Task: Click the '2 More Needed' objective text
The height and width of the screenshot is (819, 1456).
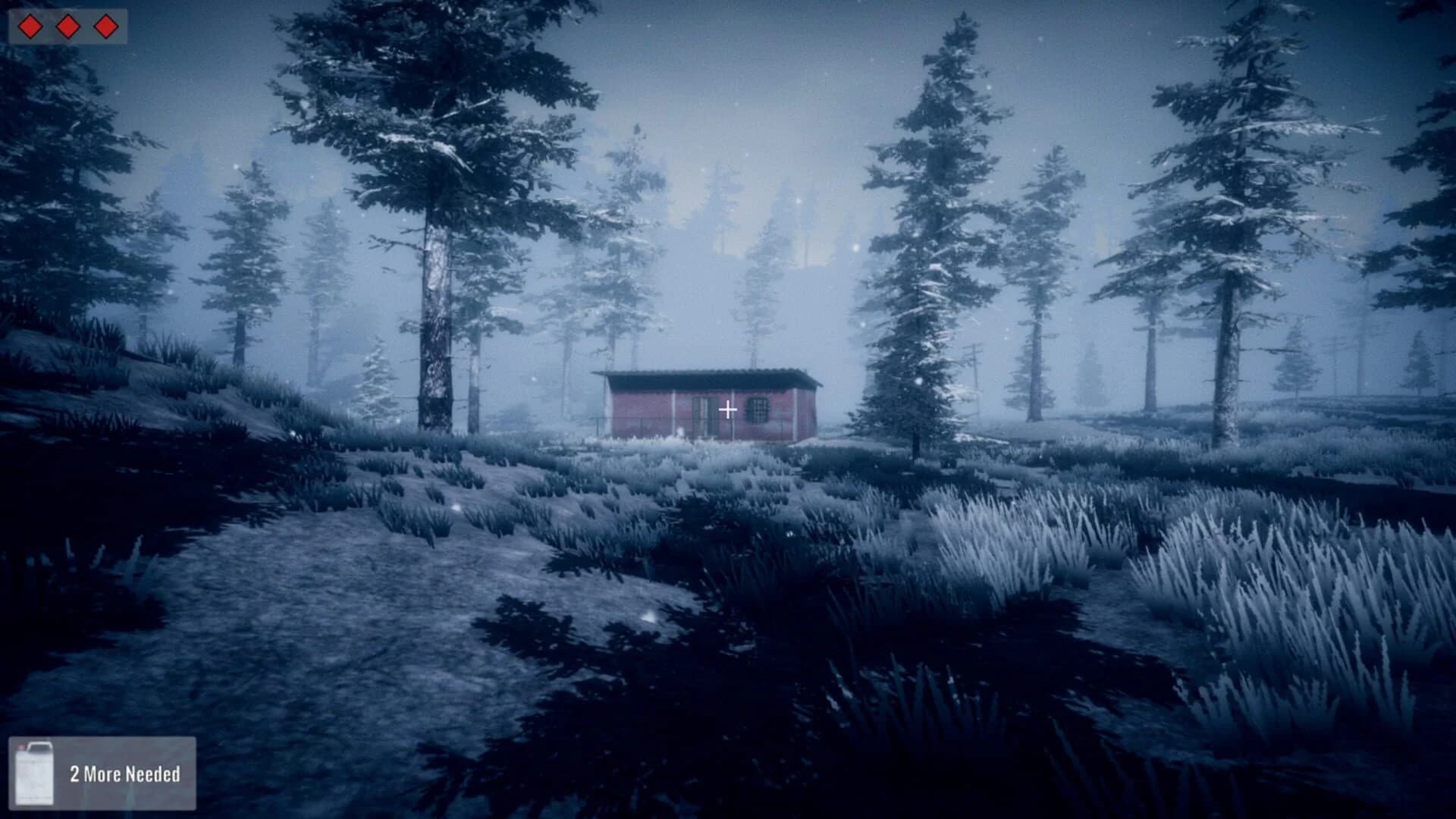Action: (126, 775)
